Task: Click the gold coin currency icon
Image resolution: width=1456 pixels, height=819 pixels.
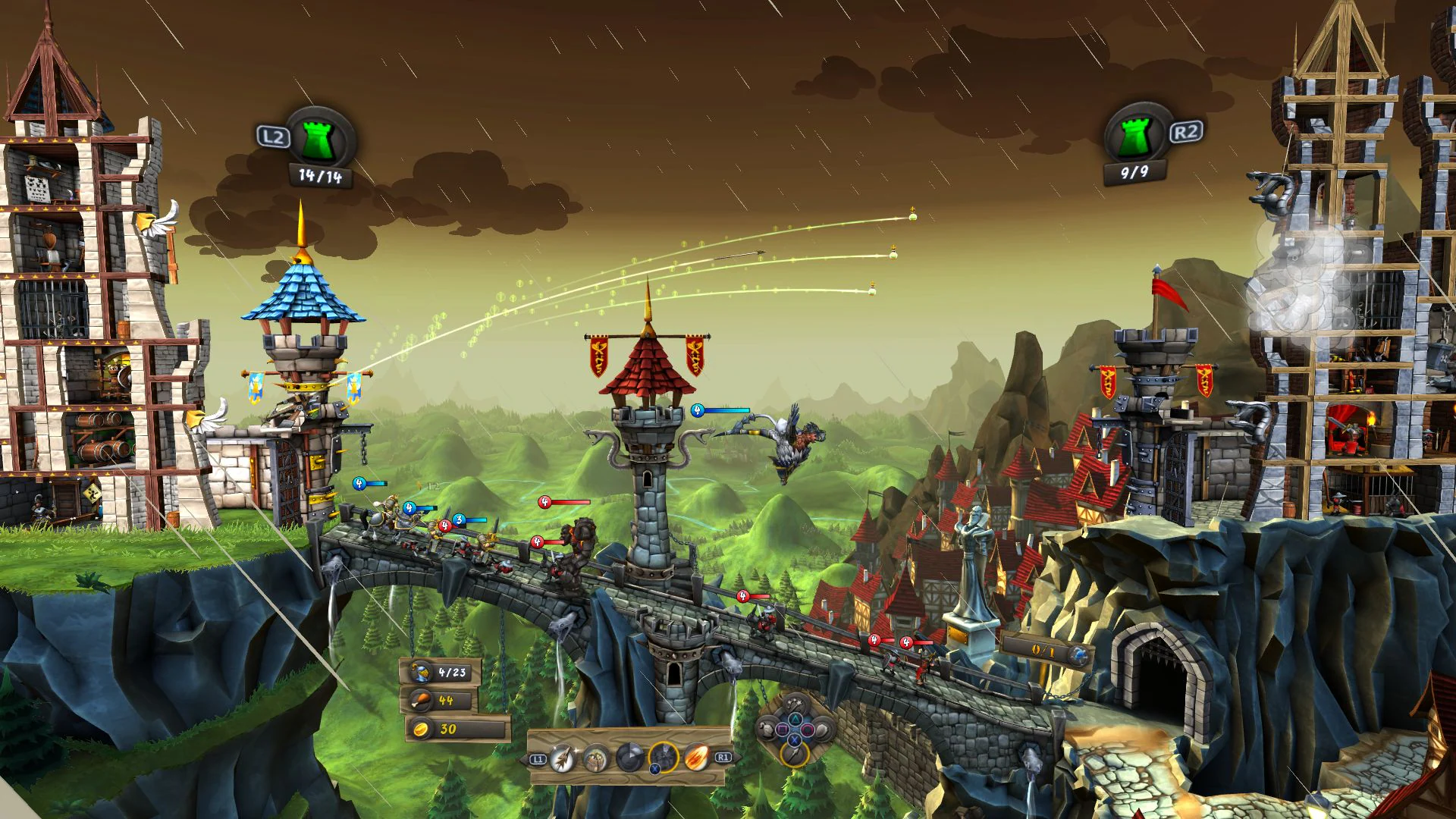Action: (x=422, y=729)
